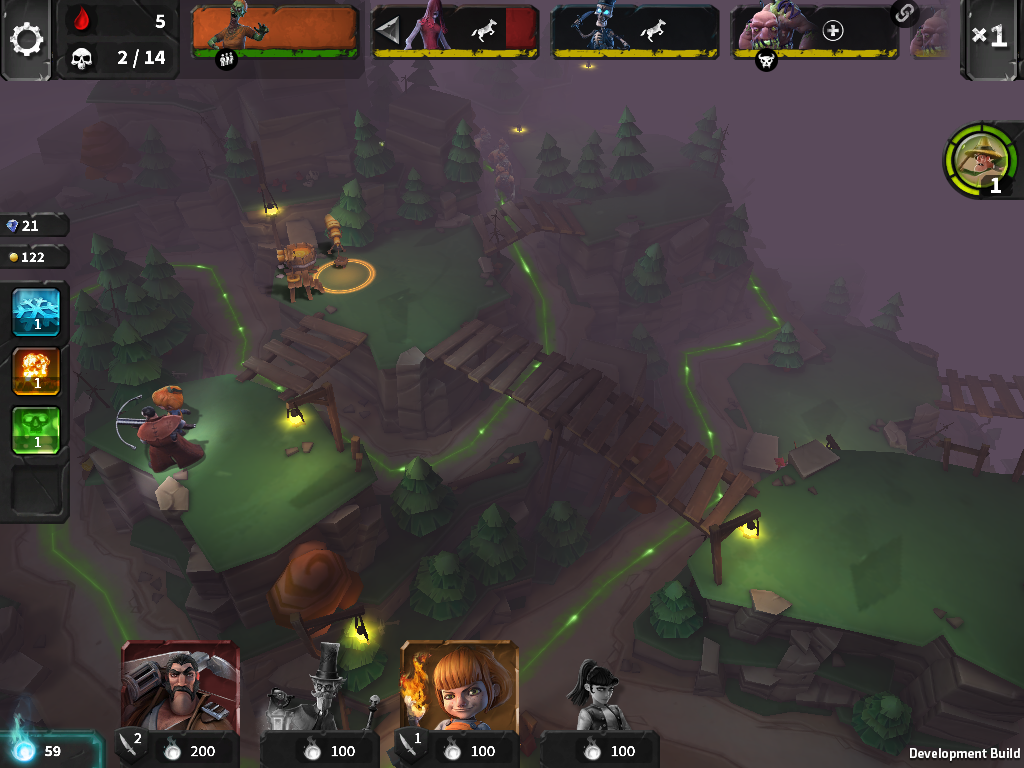Select the zombie wave card
The width and height of the screenshot is (1024, 768).
click(x=274, y=30)
